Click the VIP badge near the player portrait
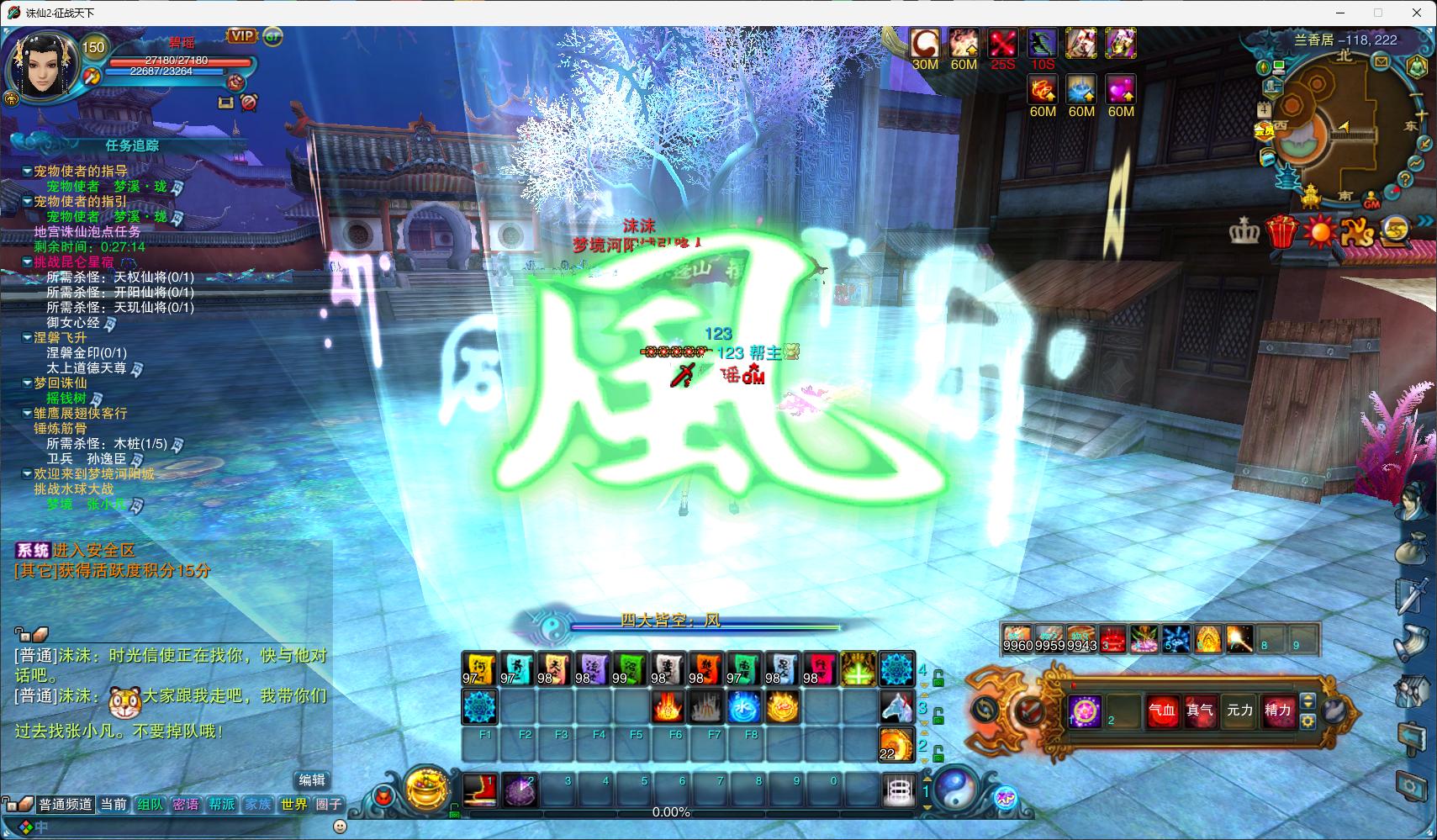Screen dimensions: 1437x840 [242, 35]
